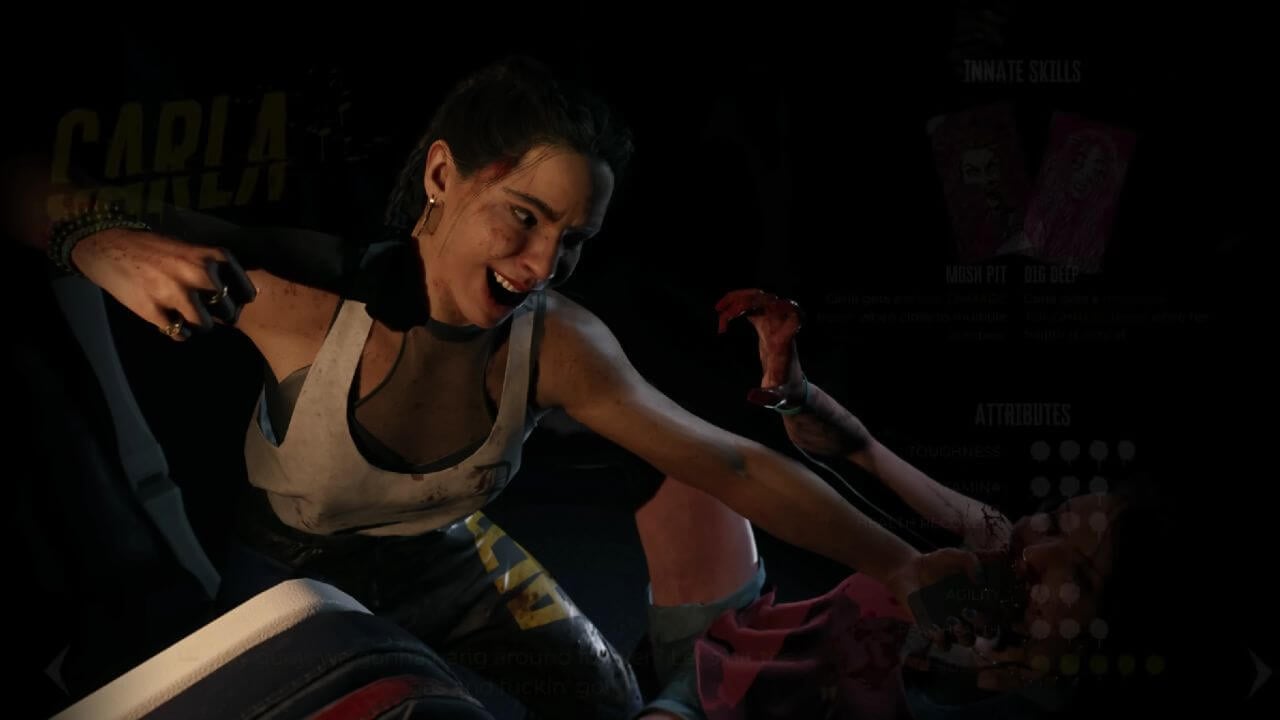
Task: Toggle the fourth Stamina rating pip
Action: [1128, 486]
